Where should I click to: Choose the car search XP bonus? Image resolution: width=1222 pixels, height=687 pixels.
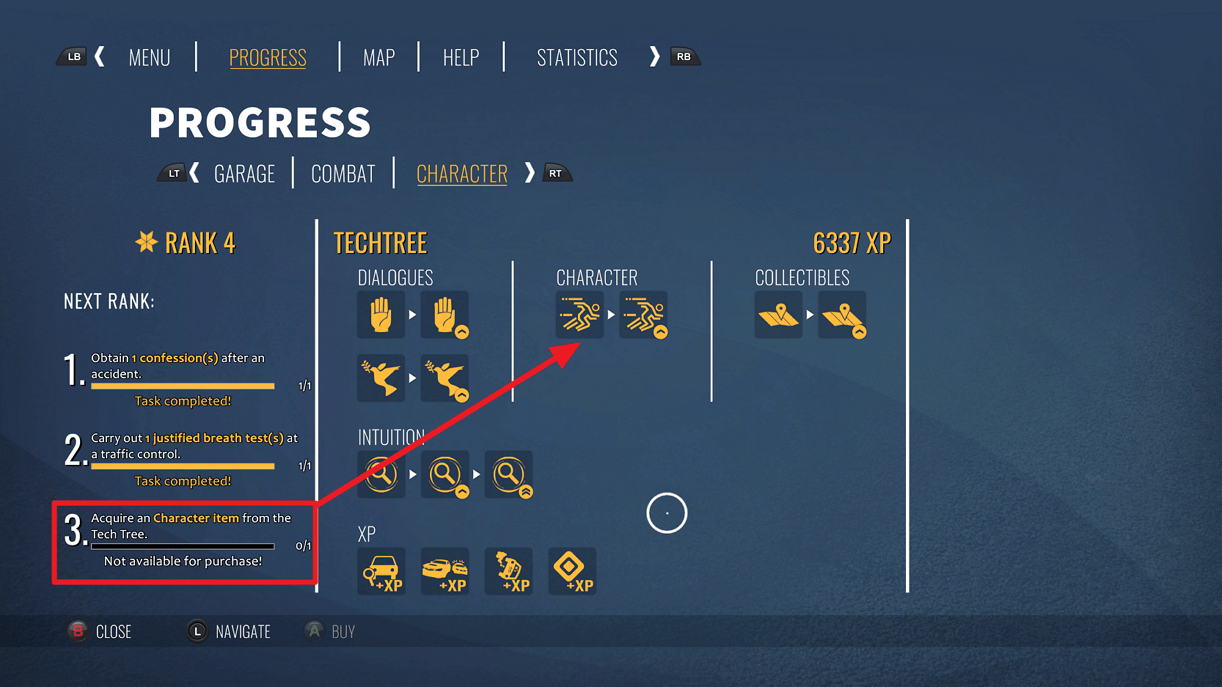click(381, 571)
